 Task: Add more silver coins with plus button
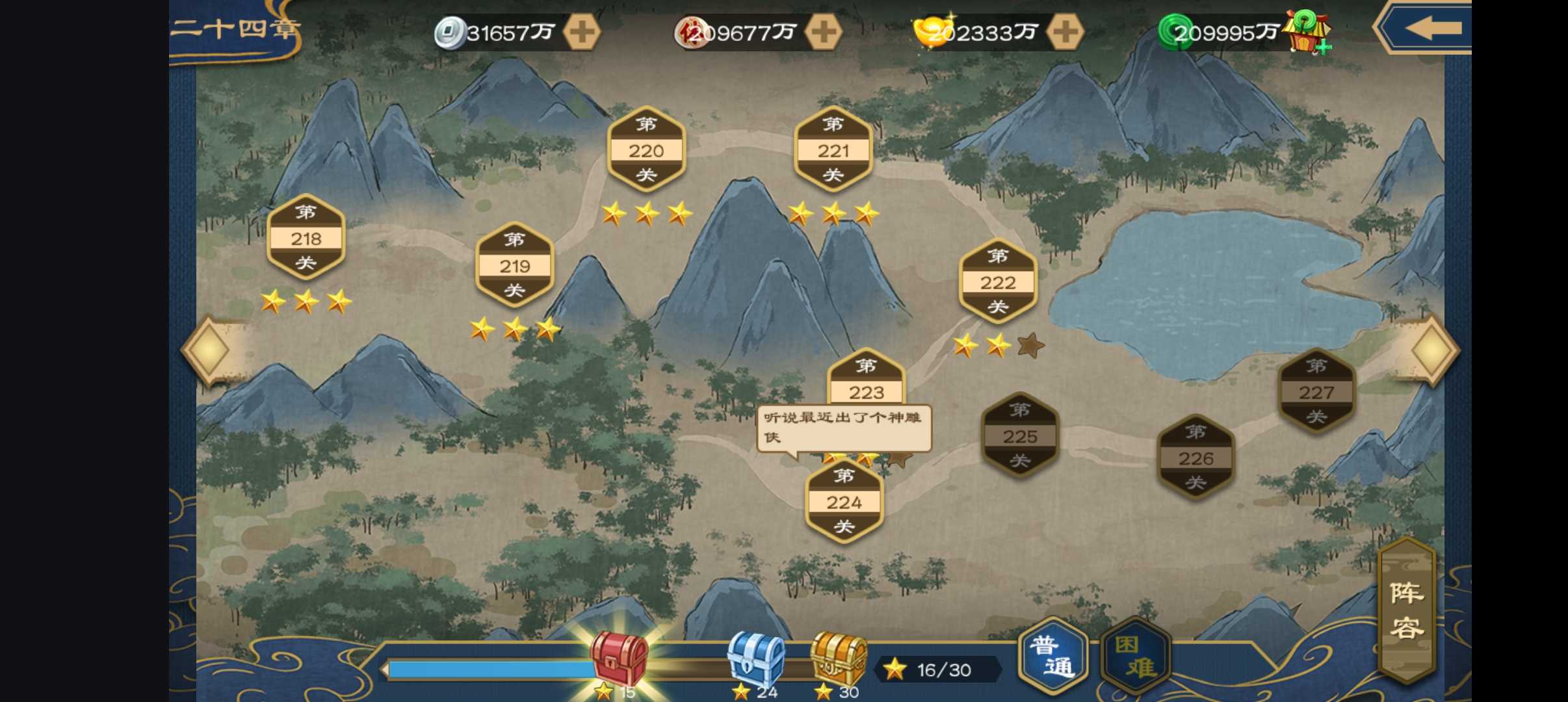coord(581,32)
